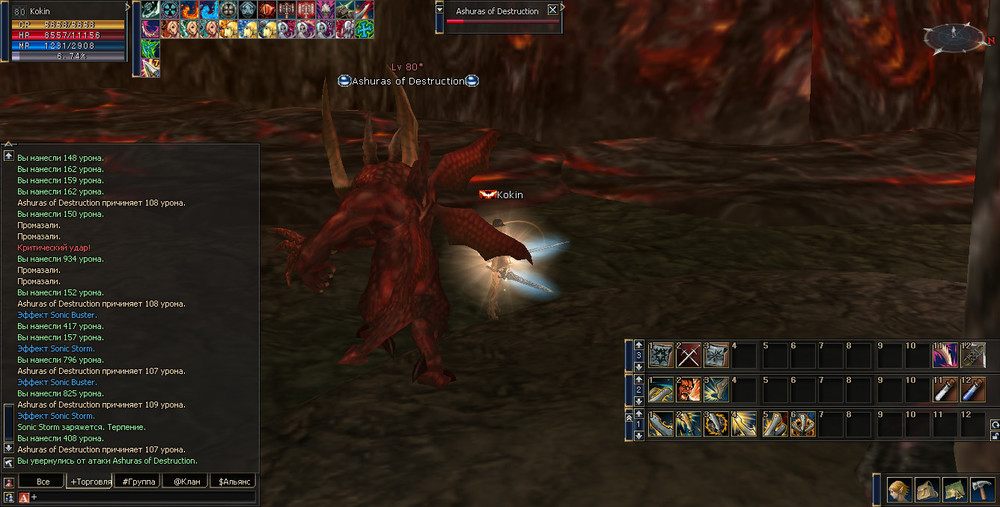Use the crossed swords attack action
Screen dimensions: 1000x507
point(687,355)
